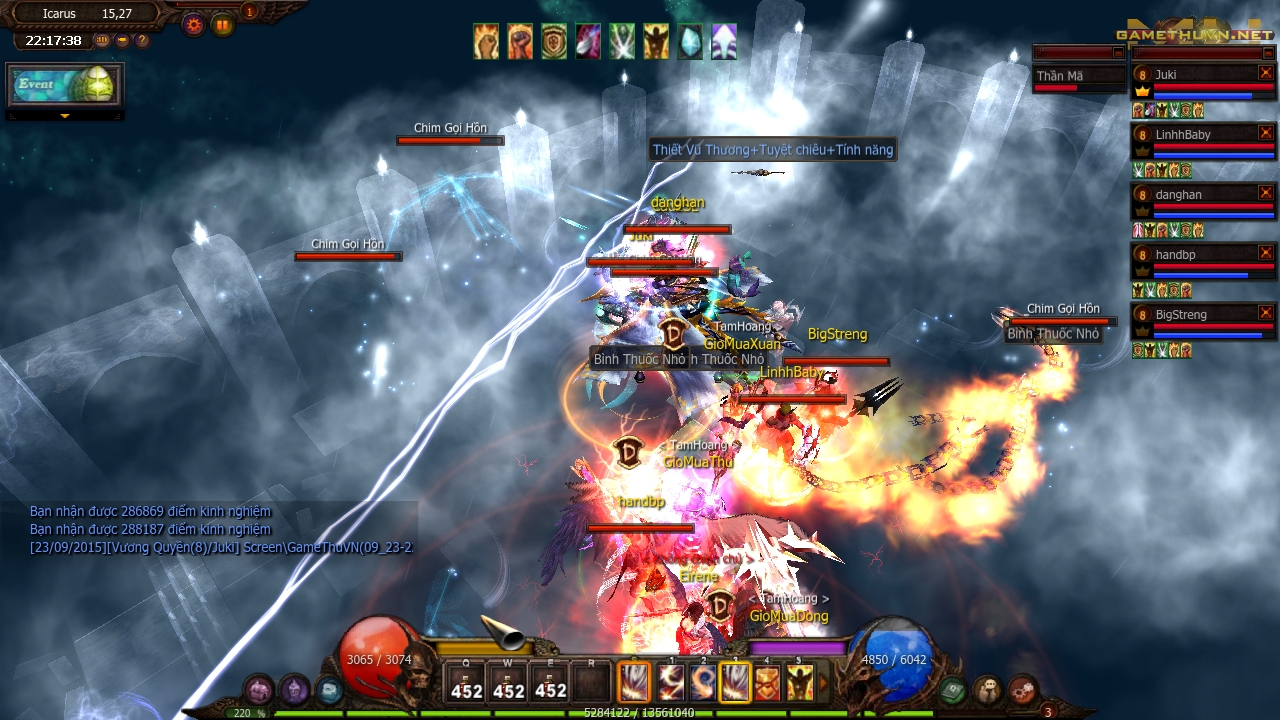Collapse the party list panel
The image size is (1280, 720).
pos(1268,52)
